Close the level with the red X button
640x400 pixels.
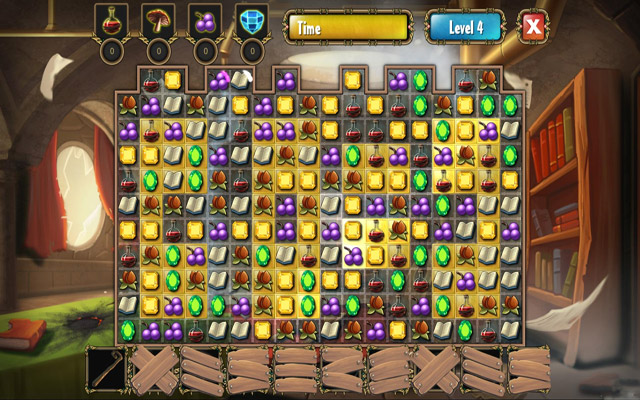(x=533, y=27)
